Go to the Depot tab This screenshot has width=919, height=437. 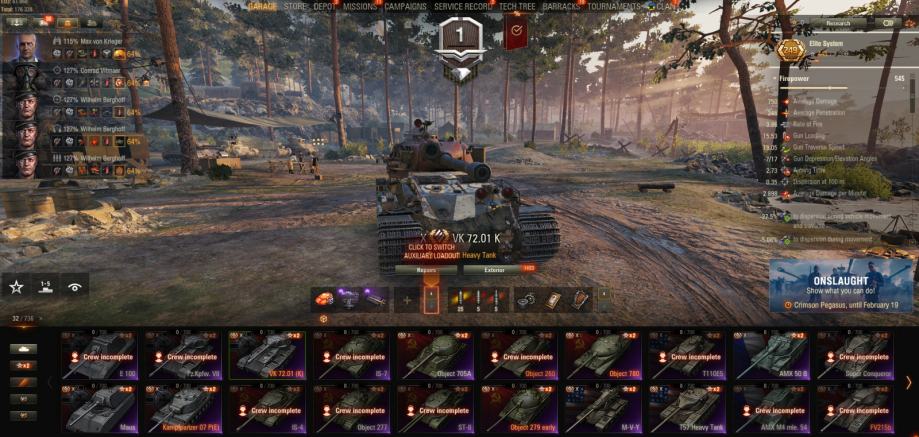pos(325,6)
